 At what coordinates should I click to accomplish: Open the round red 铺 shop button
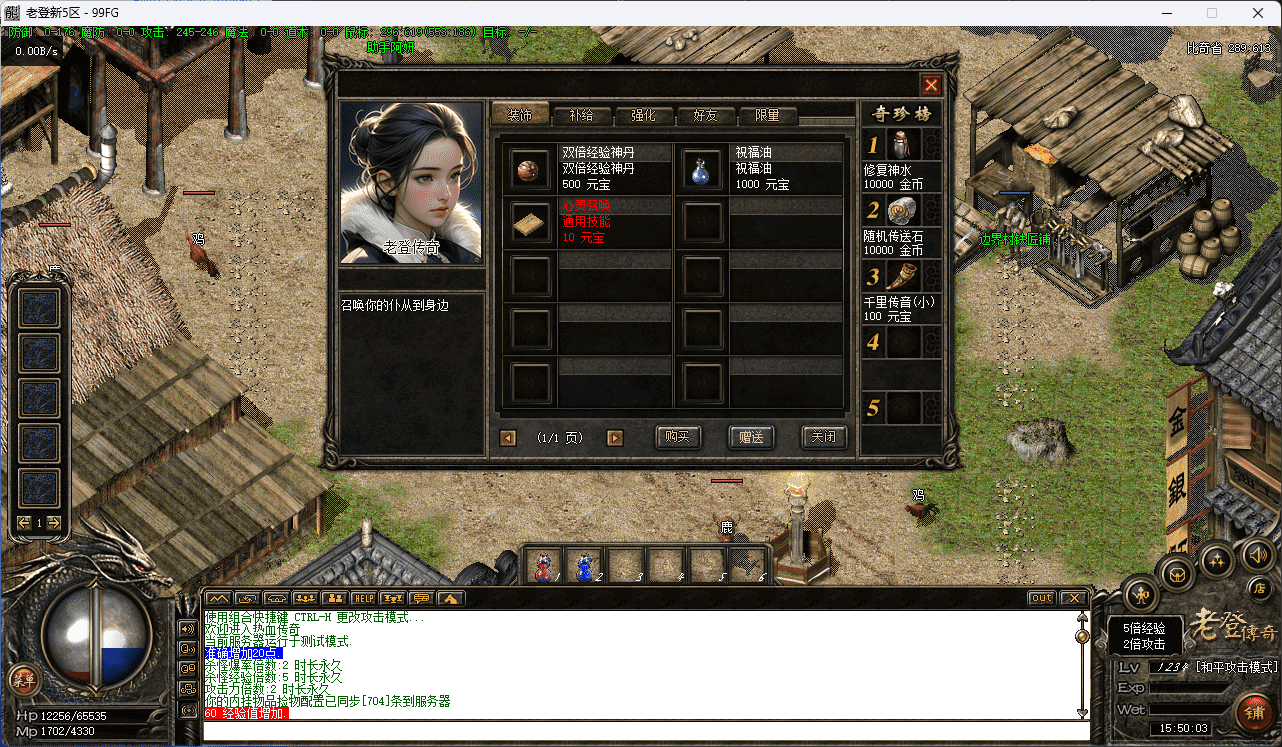pos(1252,712)
